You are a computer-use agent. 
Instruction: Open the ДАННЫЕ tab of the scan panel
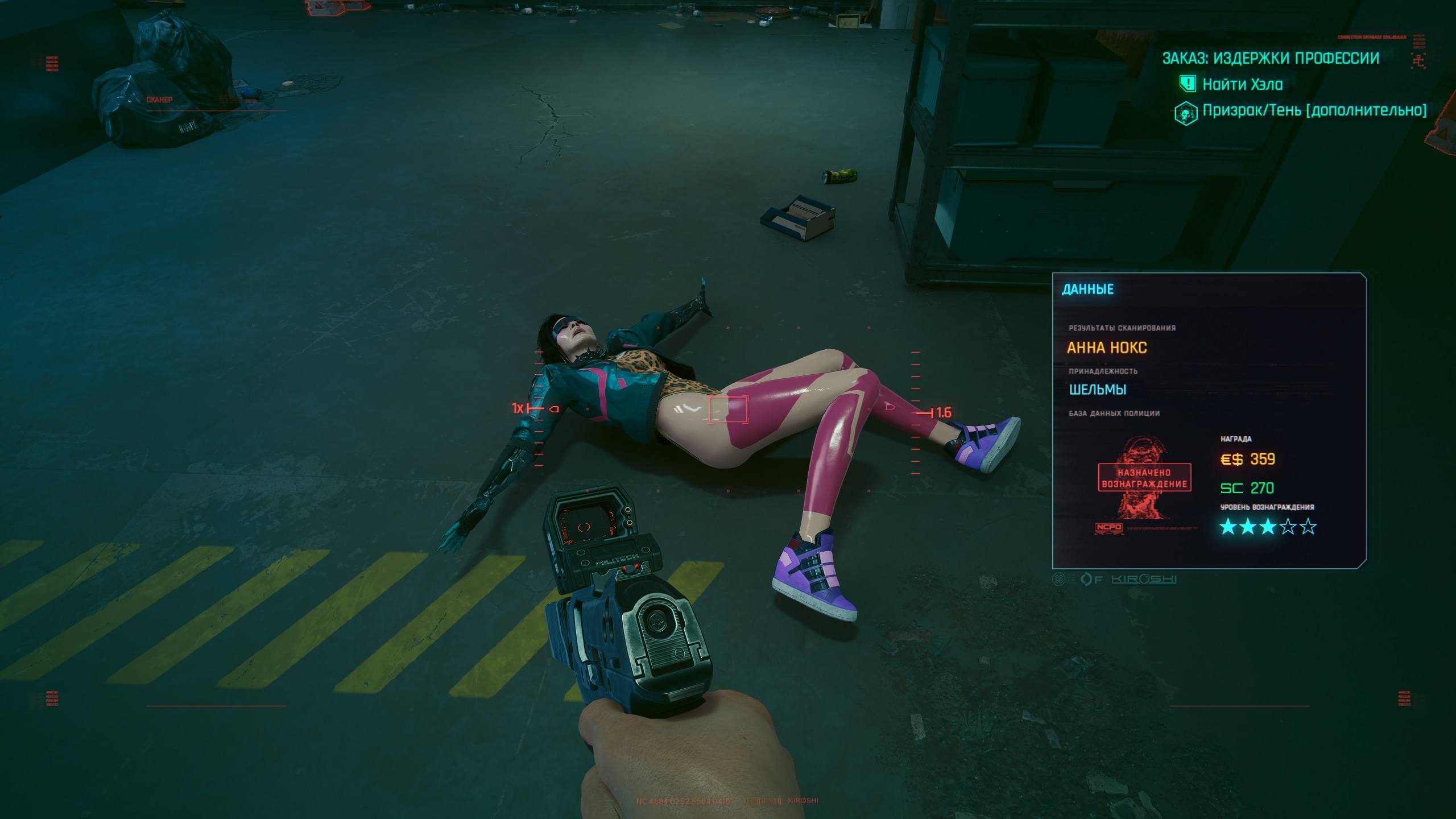pyautogui.click(x=1087, y=289)
